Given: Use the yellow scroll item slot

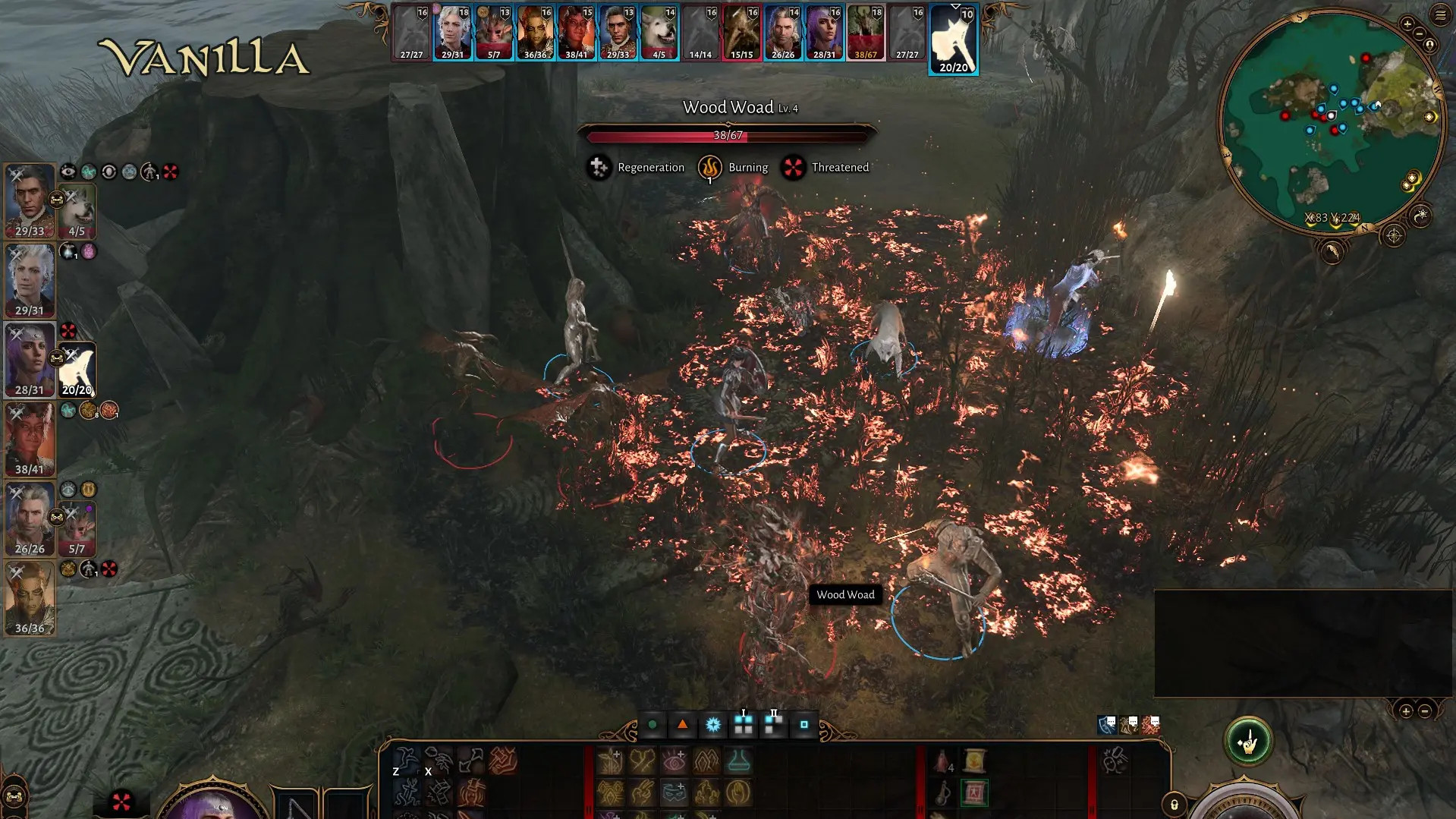Looking at the screenshot, I should (x=974, y=761).
